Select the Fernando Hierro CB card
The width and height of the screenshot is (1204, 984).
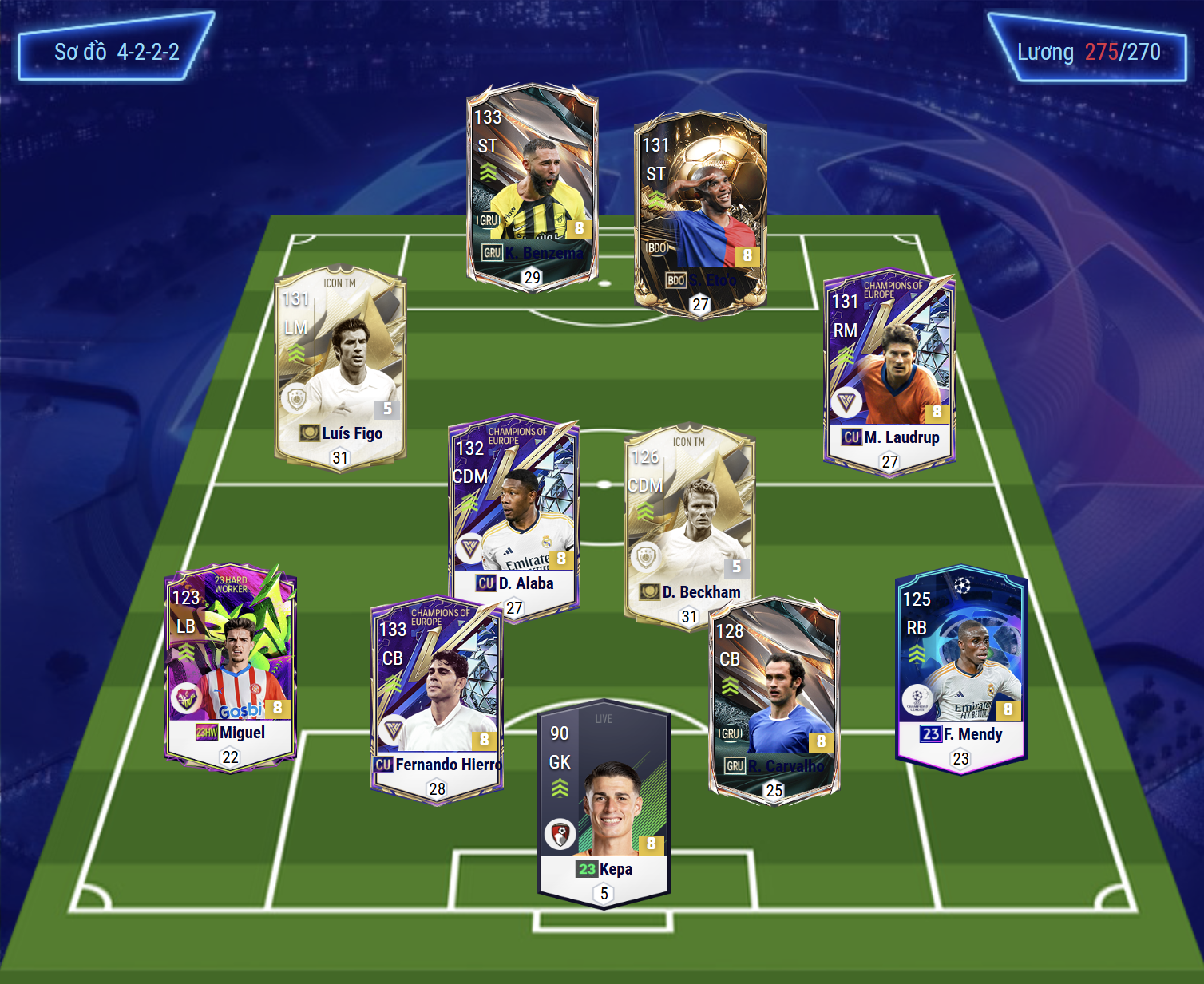pyautogui.click(x=437, y=700)
